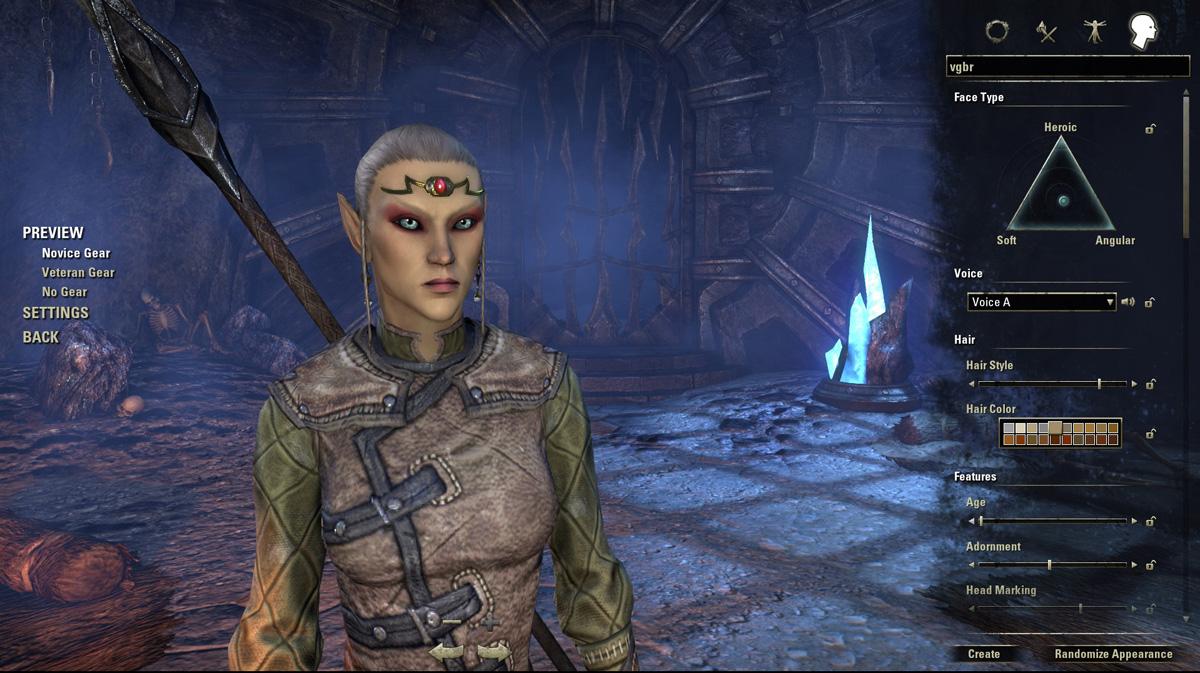Screen dimensions: 1200x673
Task: Select the No Gear preview option
Action: (64, 292)
